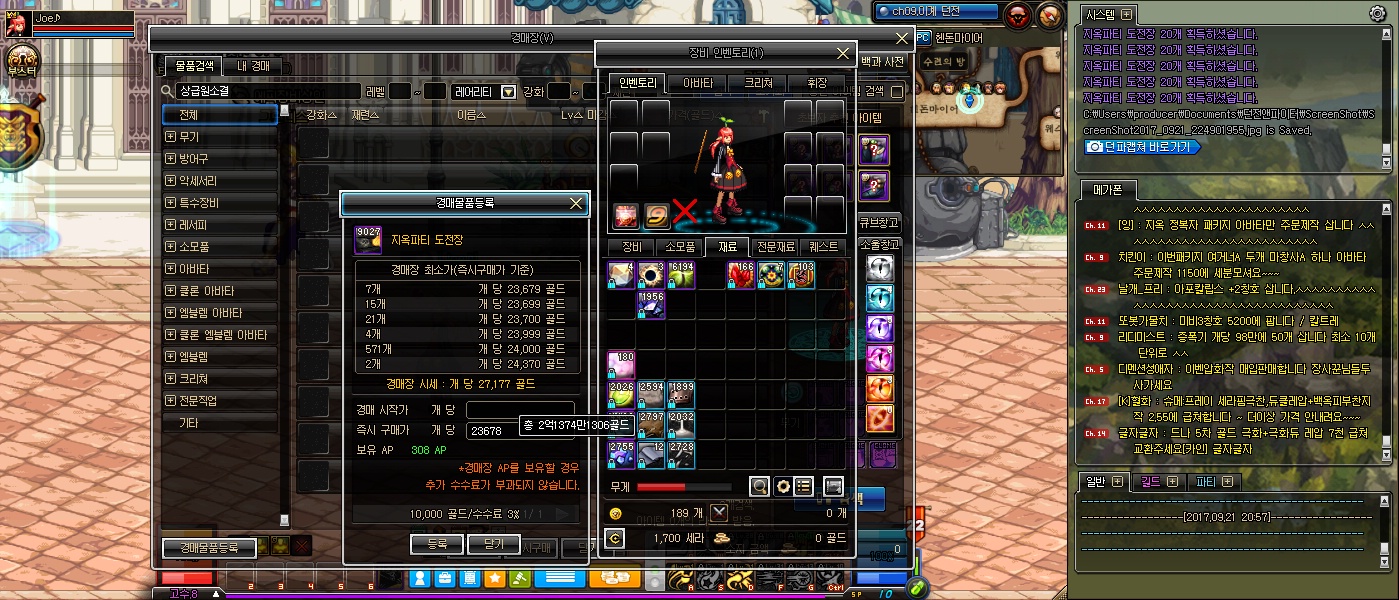Switch to the 내 경매 tab
The width and height of the screenshot is (1399, 600).
pyautogui.click(x=254, y=66)
